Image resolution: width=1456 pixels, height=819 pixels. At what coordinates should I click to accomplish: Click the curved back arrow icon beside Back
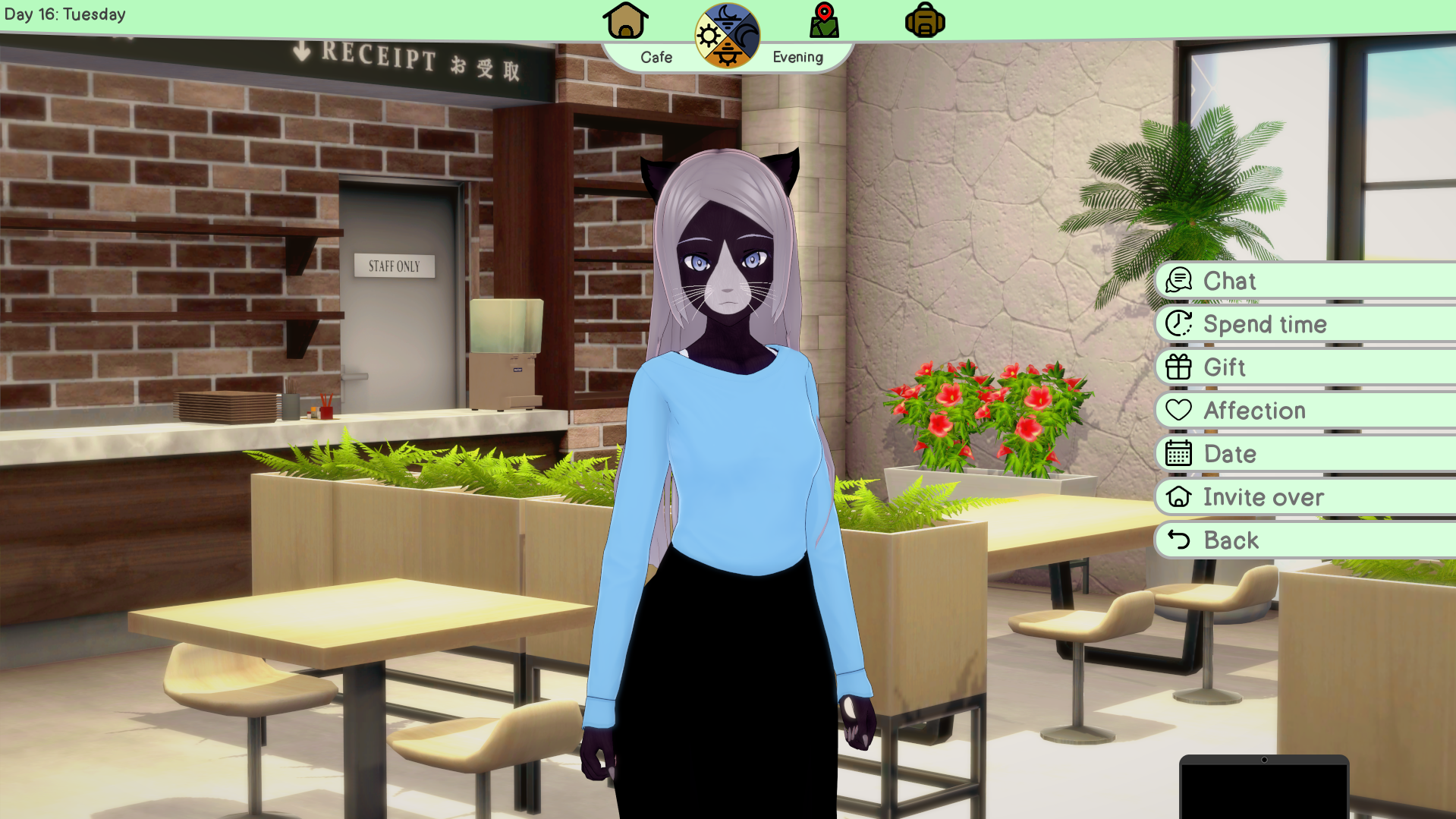(1178, 540)
